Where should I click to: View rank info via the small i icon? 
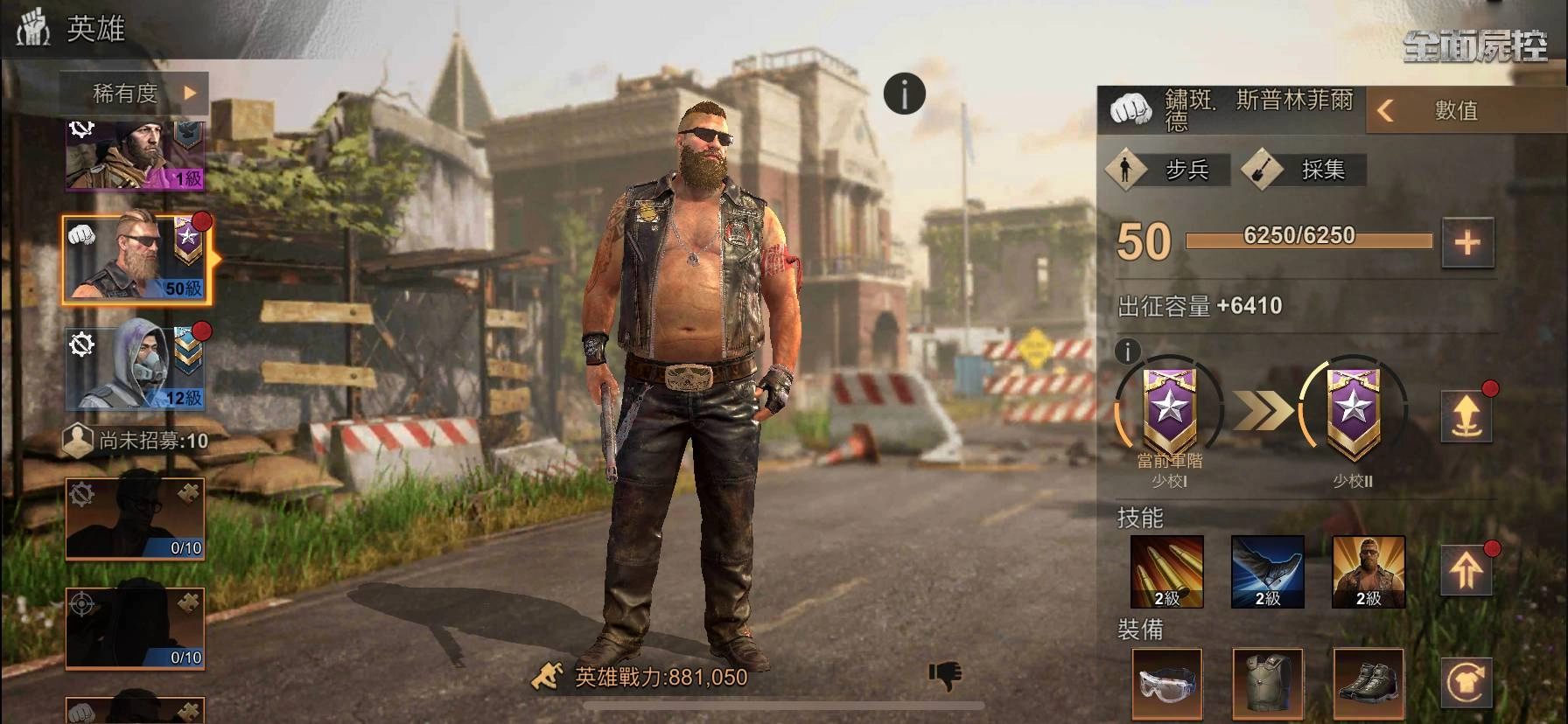[1128, 352]
